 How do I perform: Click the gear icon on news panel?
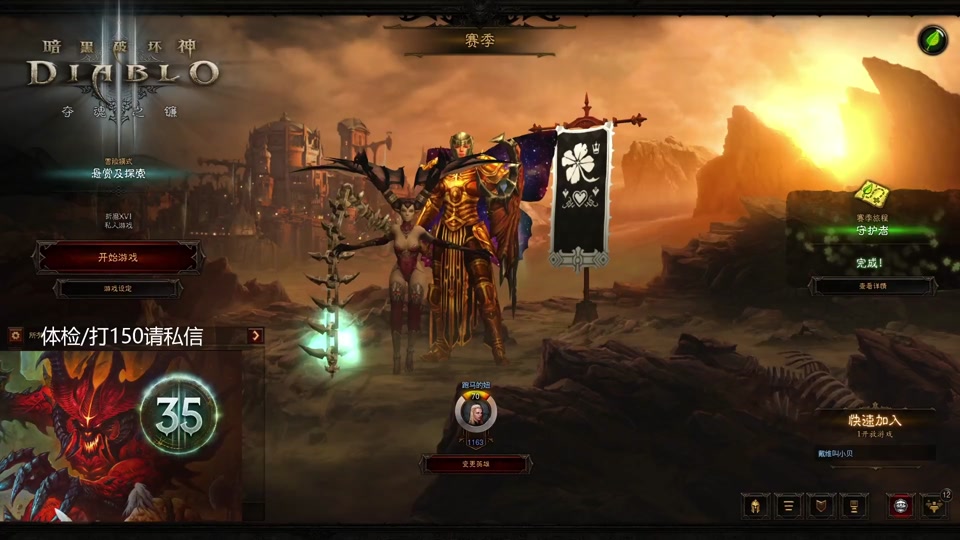[x=15, y=336]
